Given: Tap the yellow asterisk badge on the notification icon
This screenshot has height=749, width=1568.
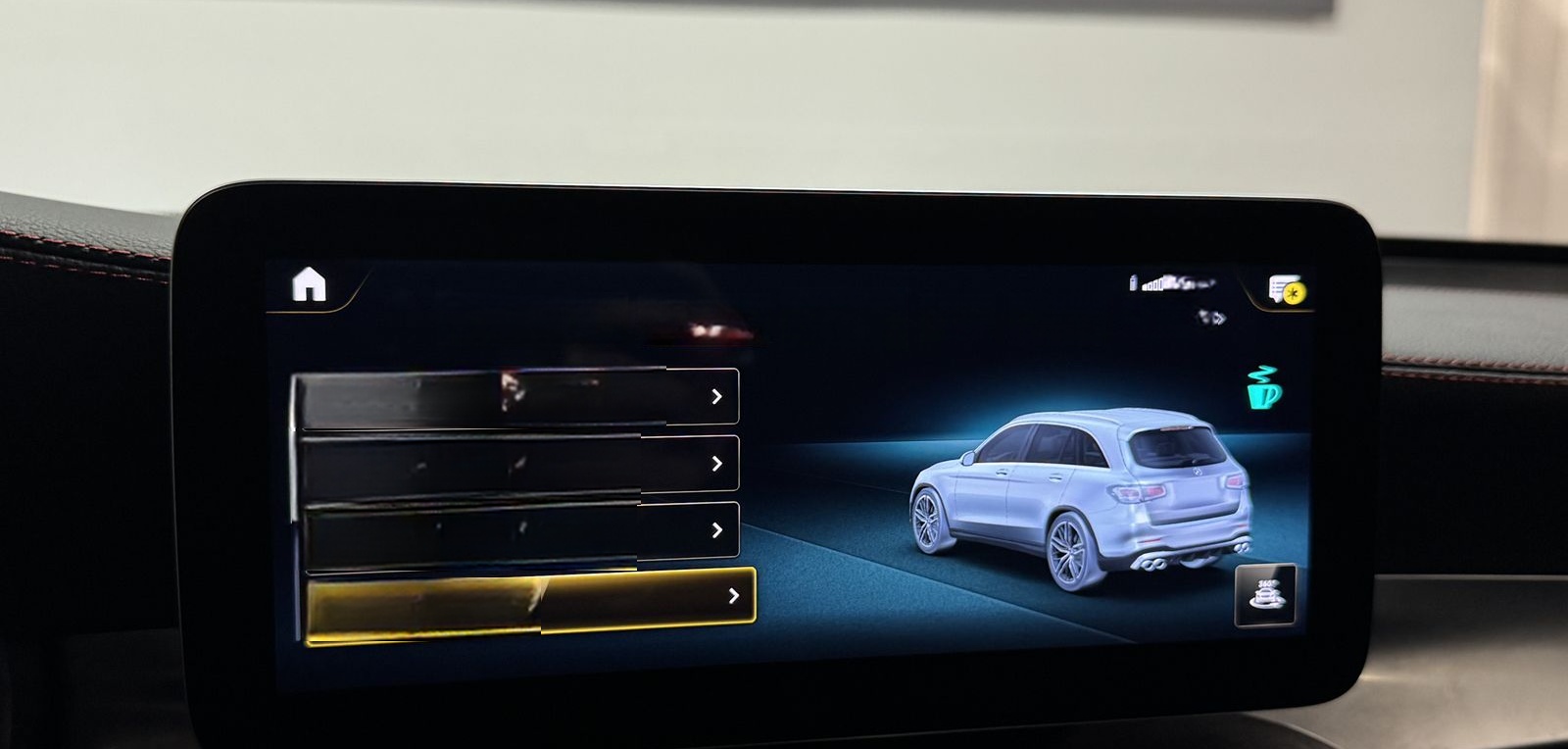Looking at the screenshot, I should 1294,292.
